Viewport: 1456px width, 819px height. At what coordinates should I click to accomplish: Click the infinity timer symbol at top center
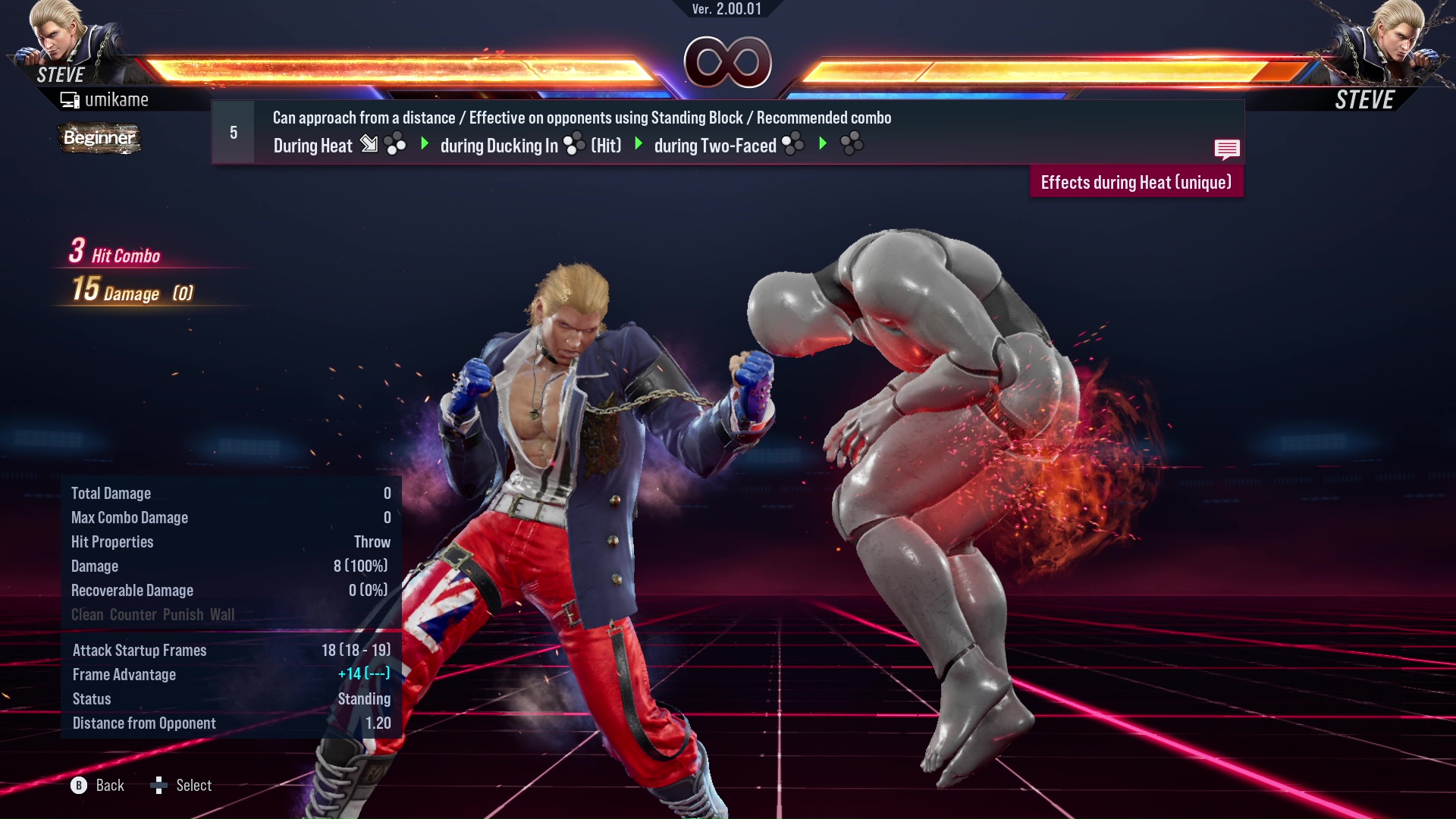(729, 62)
